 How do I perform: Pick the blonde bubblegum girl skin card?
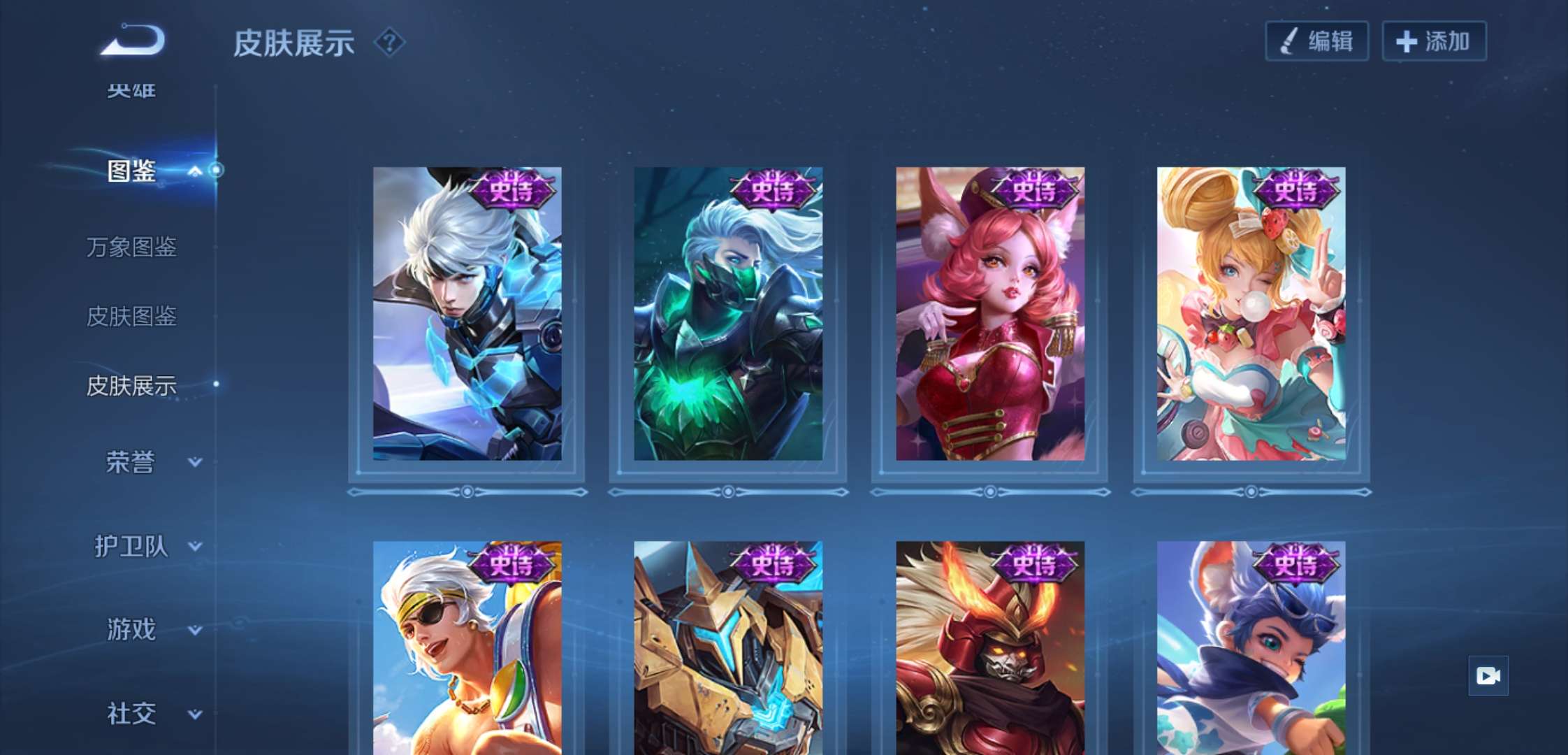(x=1251, y=314)
